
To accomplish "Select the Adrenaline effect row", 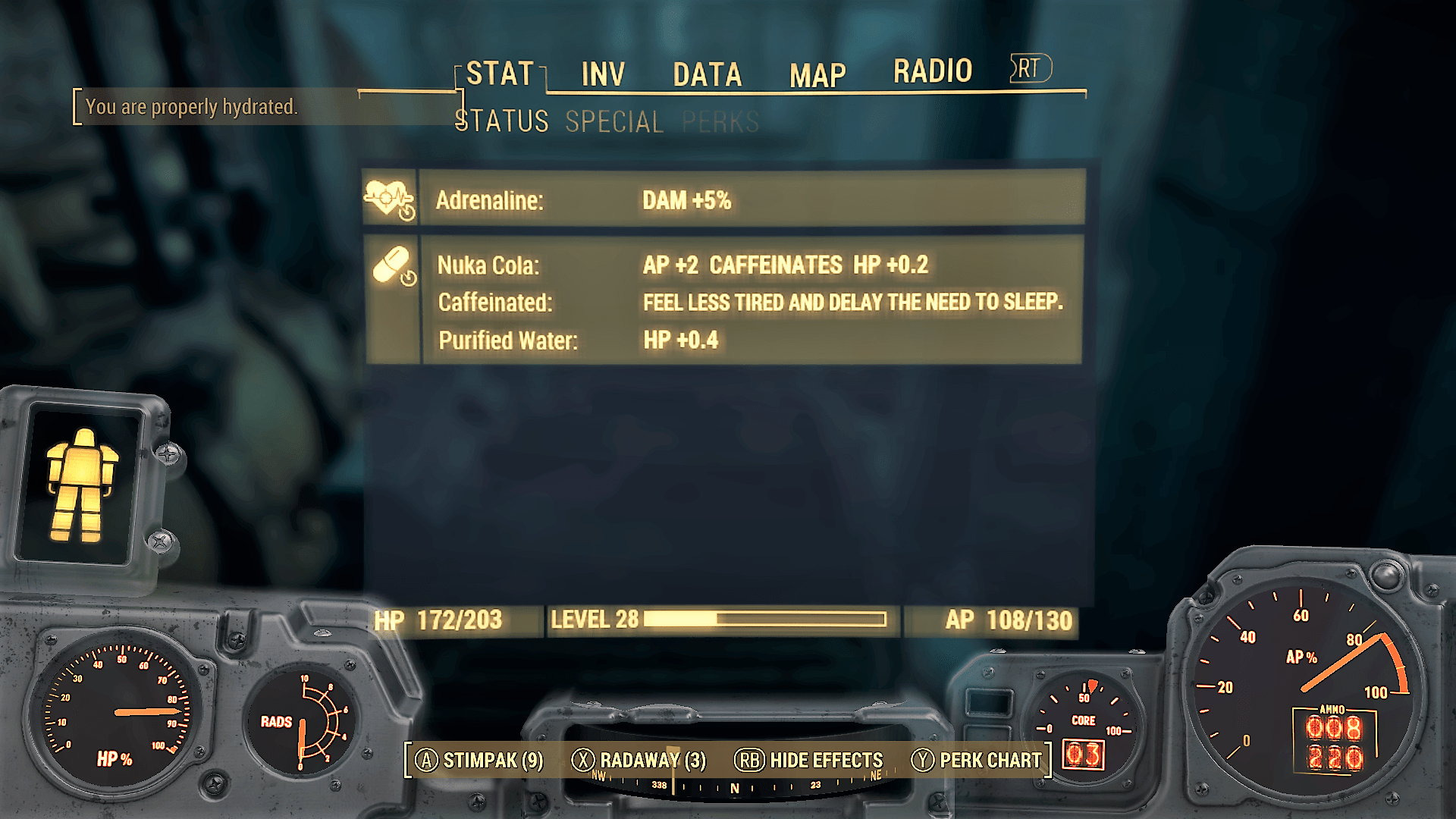I will (x=724, y=200).
